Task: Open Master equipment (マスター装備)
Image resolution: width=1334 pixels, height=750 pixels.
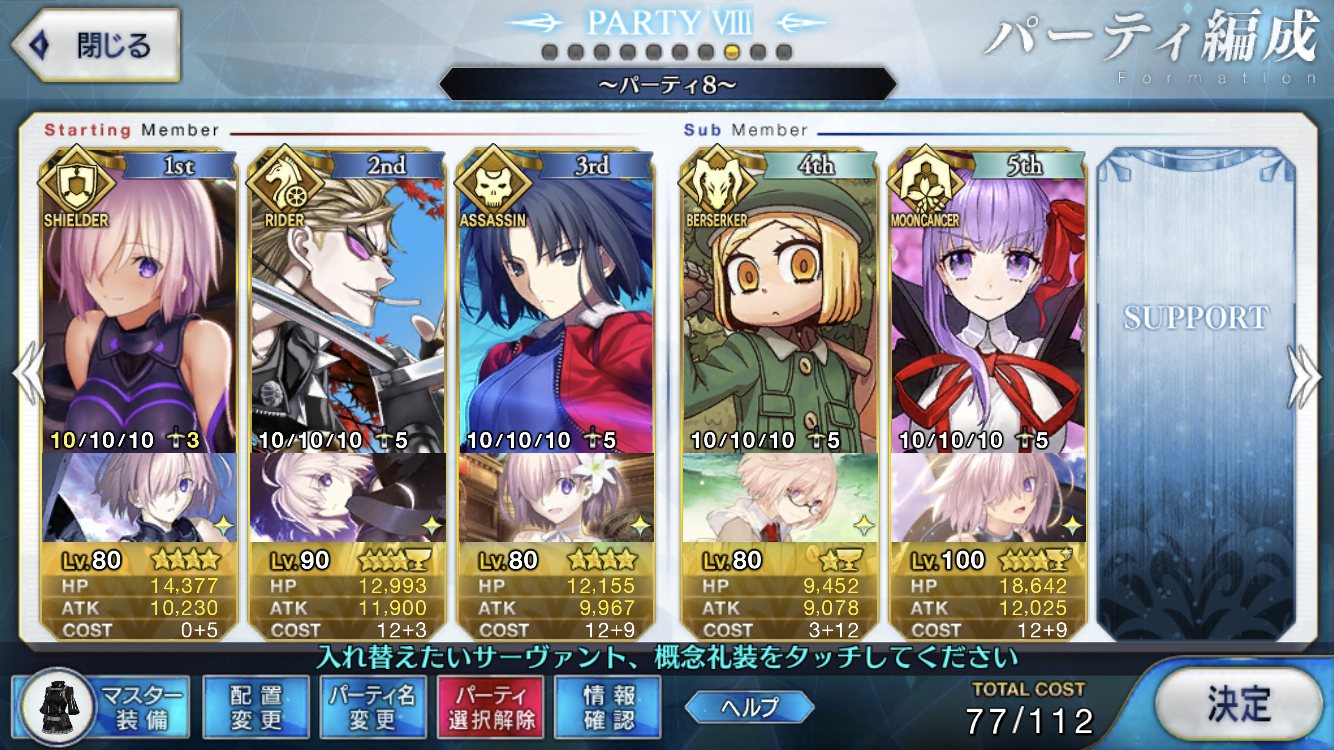Action: pos(101,707)
